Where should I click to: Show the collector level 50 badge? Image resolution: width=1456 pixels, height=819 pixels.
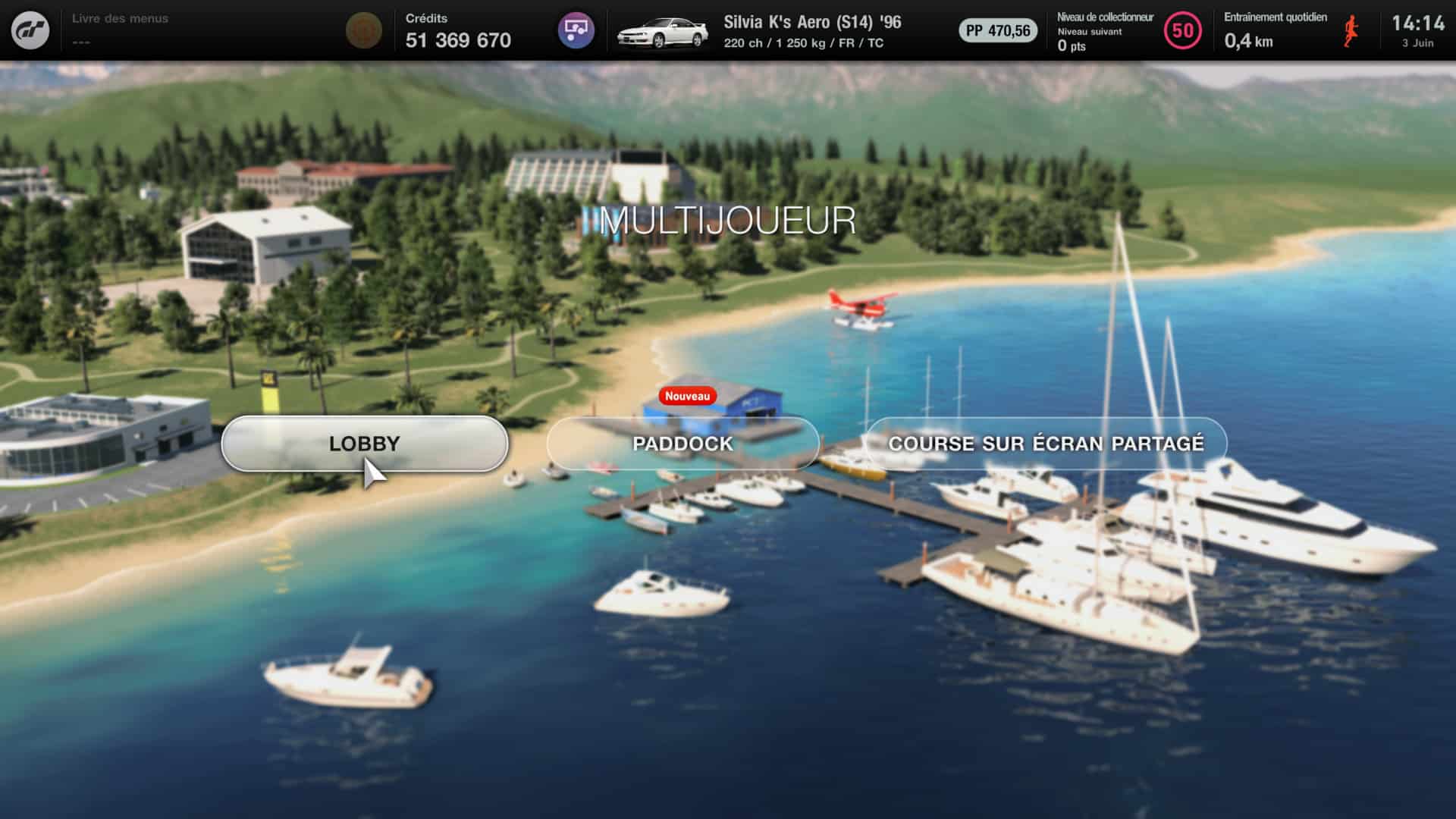[1182, 31]
